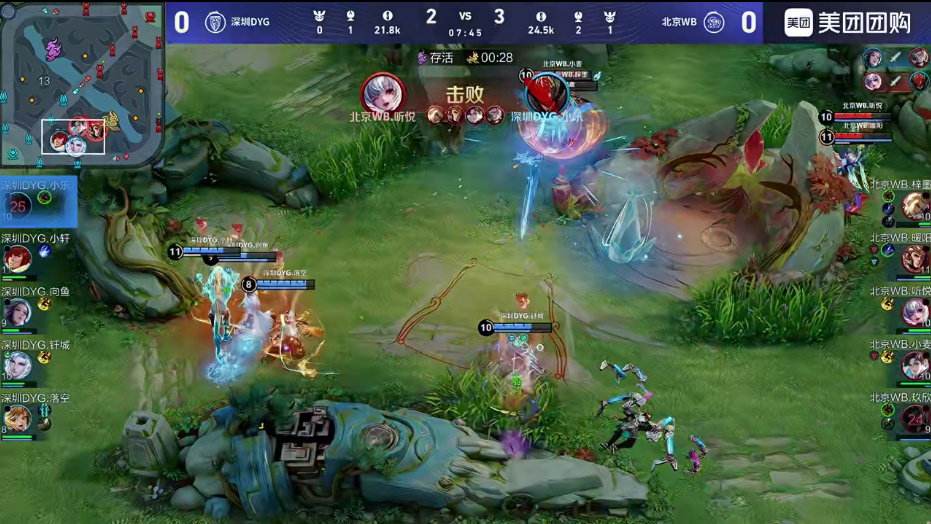931x524 pixels.
Task: Select player 北京WB.听悦 portrait
Action: click(914, 313)
